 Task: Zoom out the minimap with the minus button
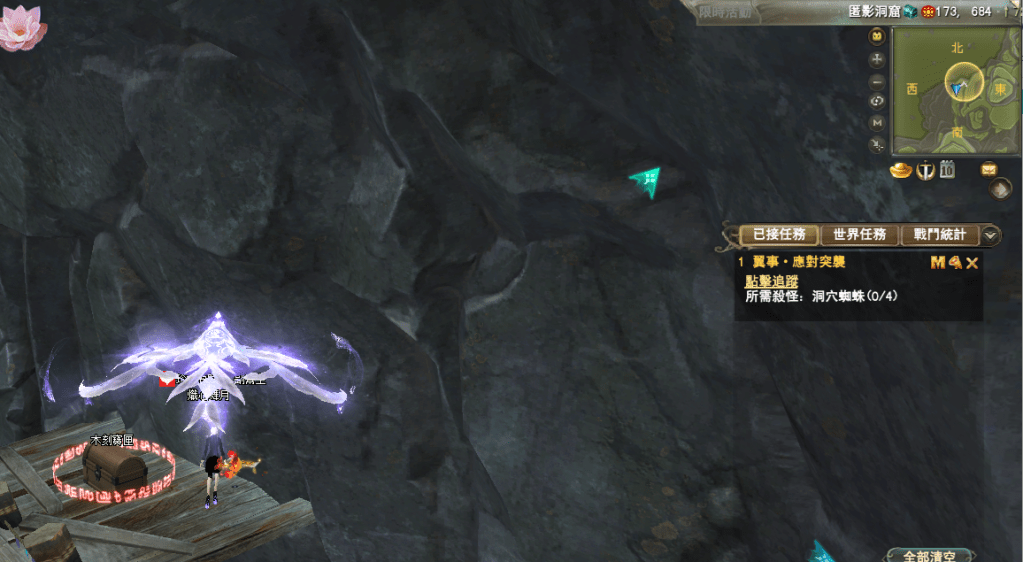click(877, 80)
